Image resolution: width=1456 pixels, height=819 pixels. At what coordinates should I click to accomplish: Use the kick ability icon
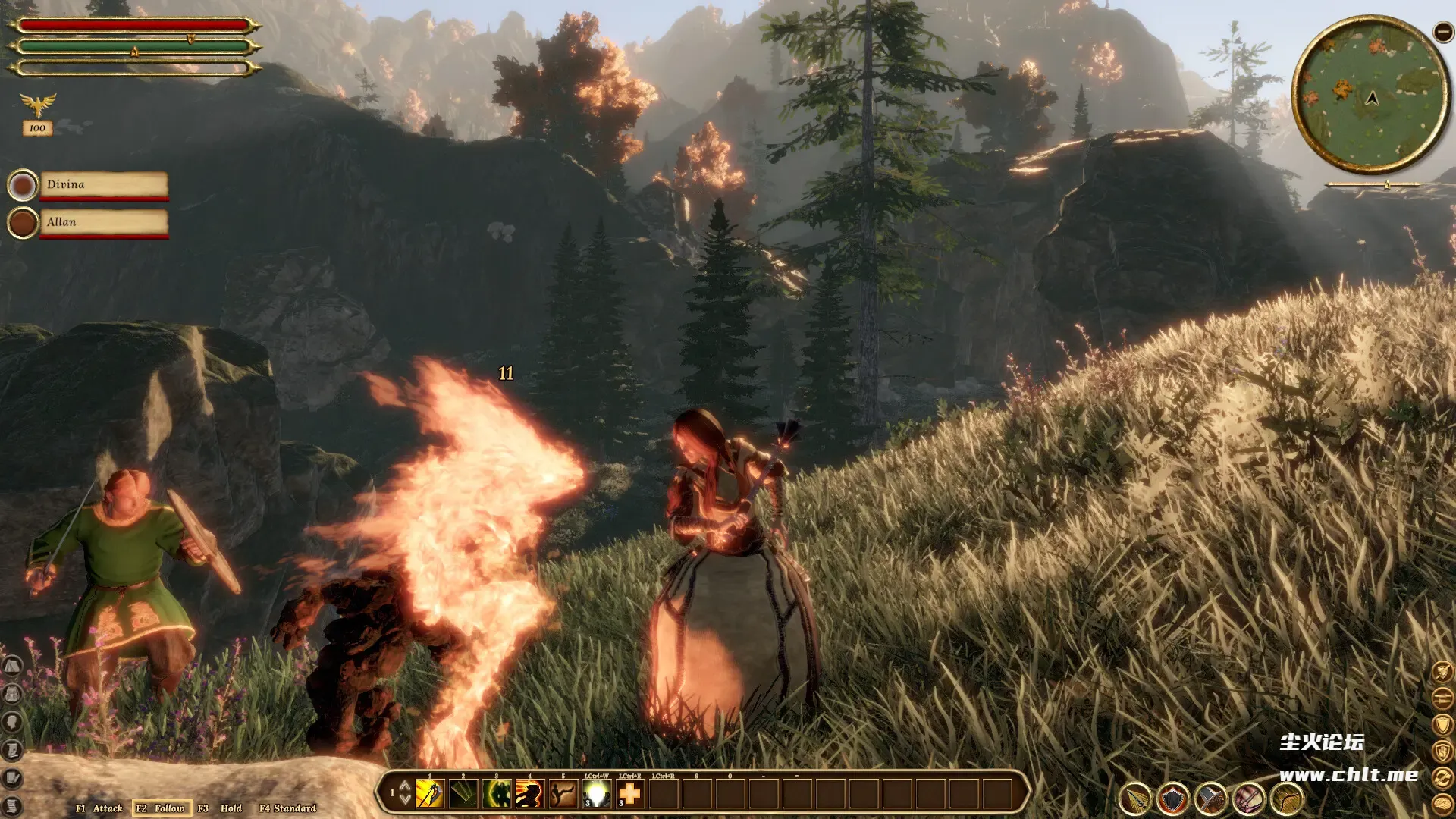tap(563, 794)
